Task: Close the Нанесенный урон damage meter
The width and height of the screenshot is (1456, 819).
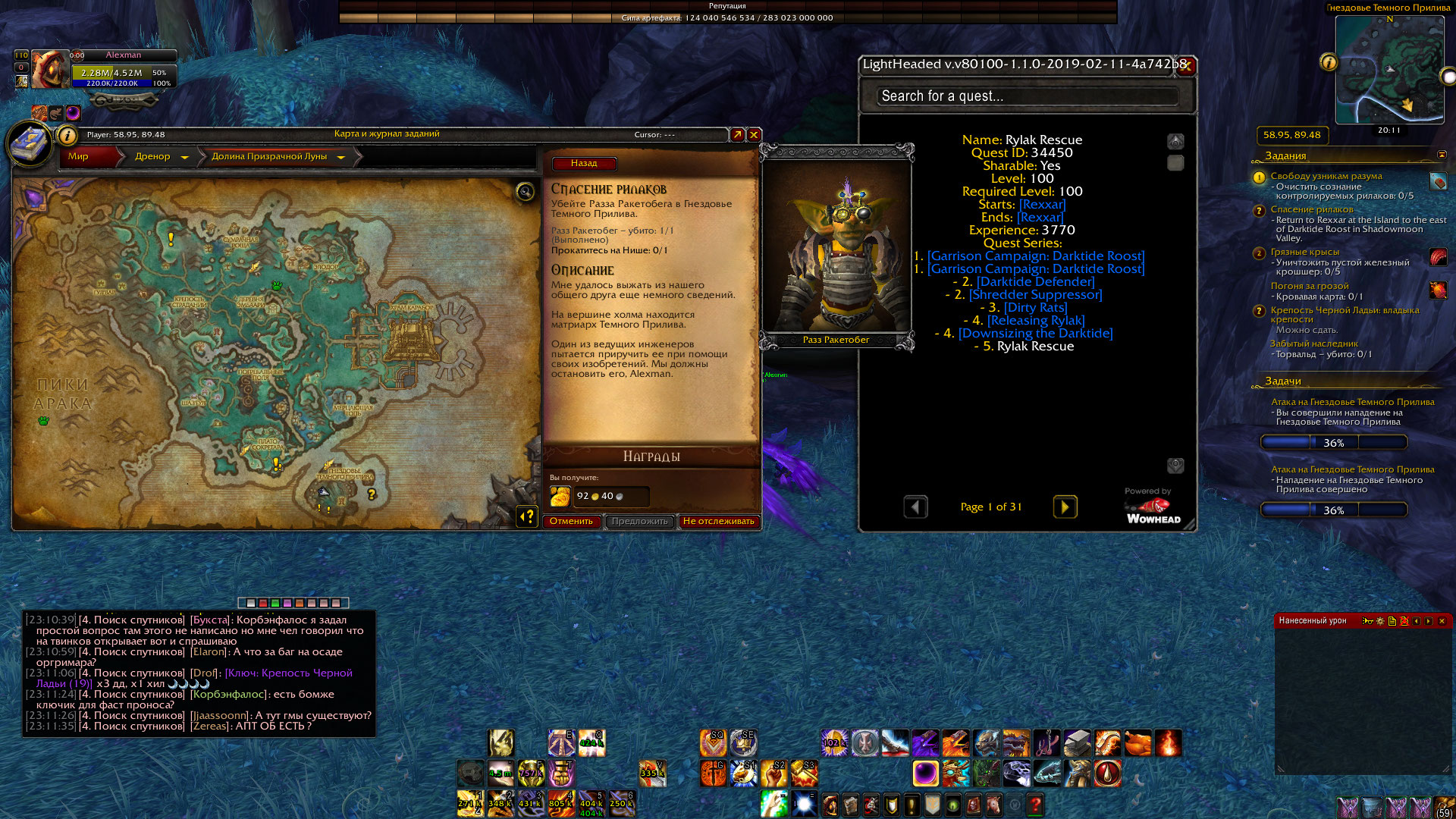Action: (x=1442, y=621)
